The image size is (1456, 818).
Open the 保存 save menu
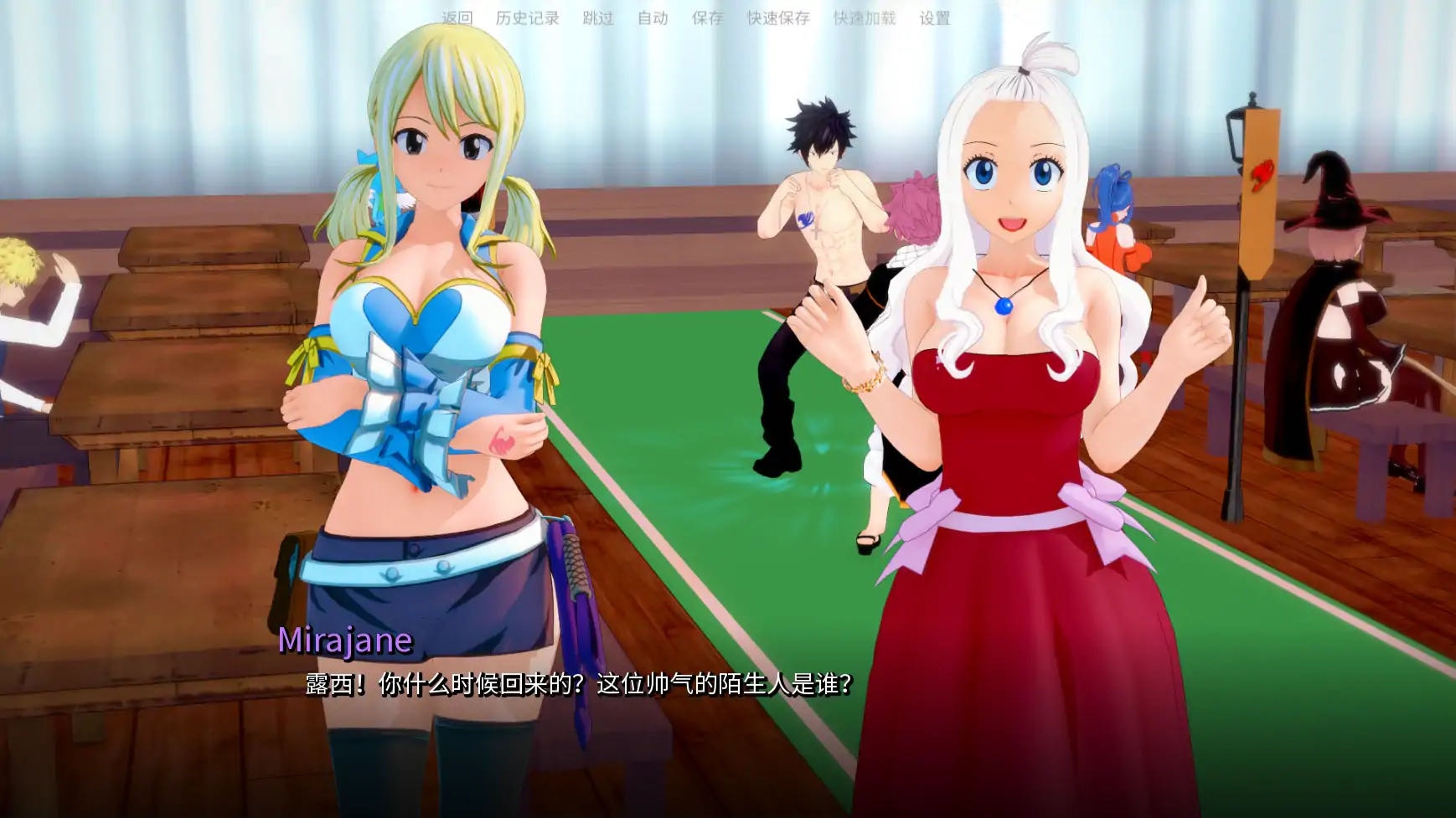click(707, 18)
